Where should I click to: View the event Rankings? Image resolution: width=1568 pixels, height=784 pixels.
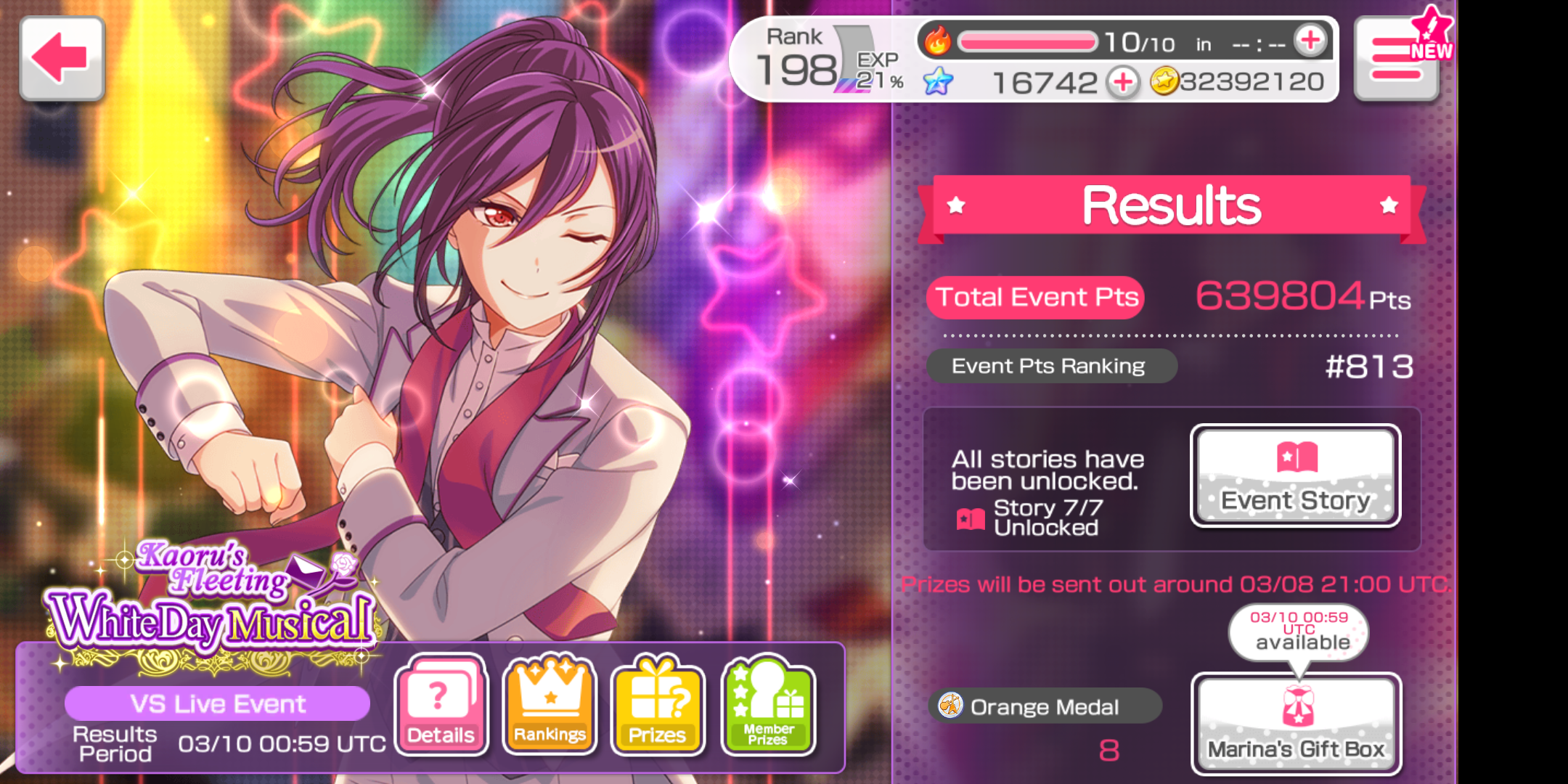550,705
